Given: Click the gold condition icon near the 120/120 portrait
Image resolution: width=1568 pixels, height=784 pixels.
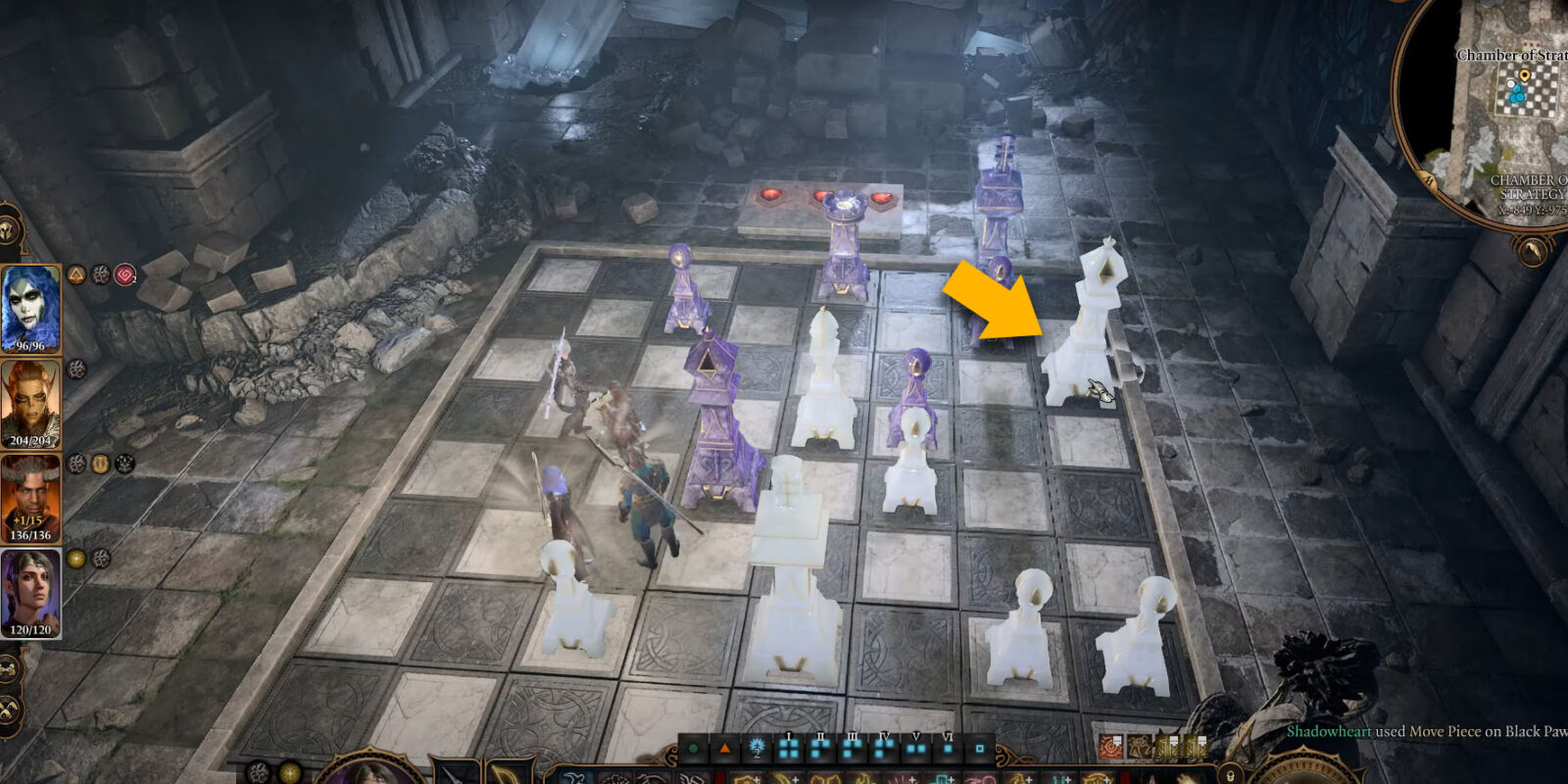Looking at the screenshot, I should pos(74,557).
